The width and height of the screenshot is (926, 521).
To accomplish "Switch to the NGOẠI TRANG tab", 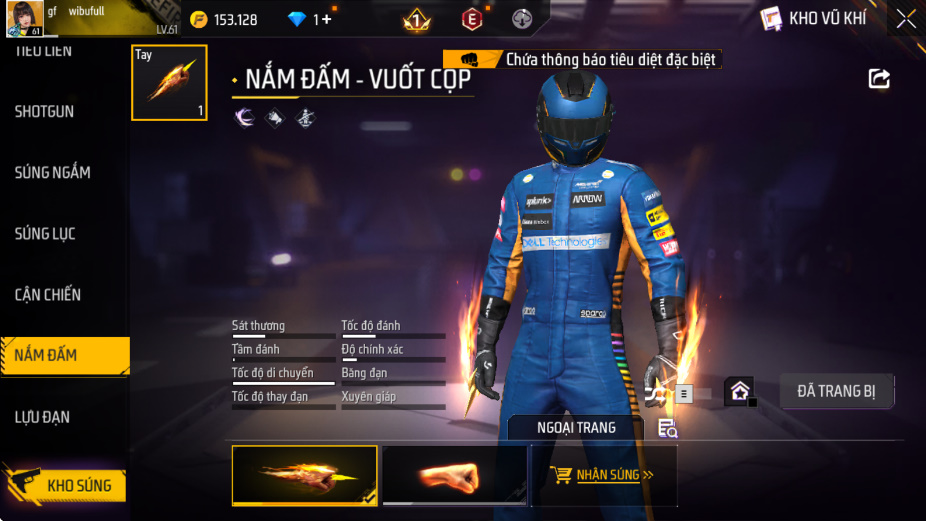I will 575,428.
